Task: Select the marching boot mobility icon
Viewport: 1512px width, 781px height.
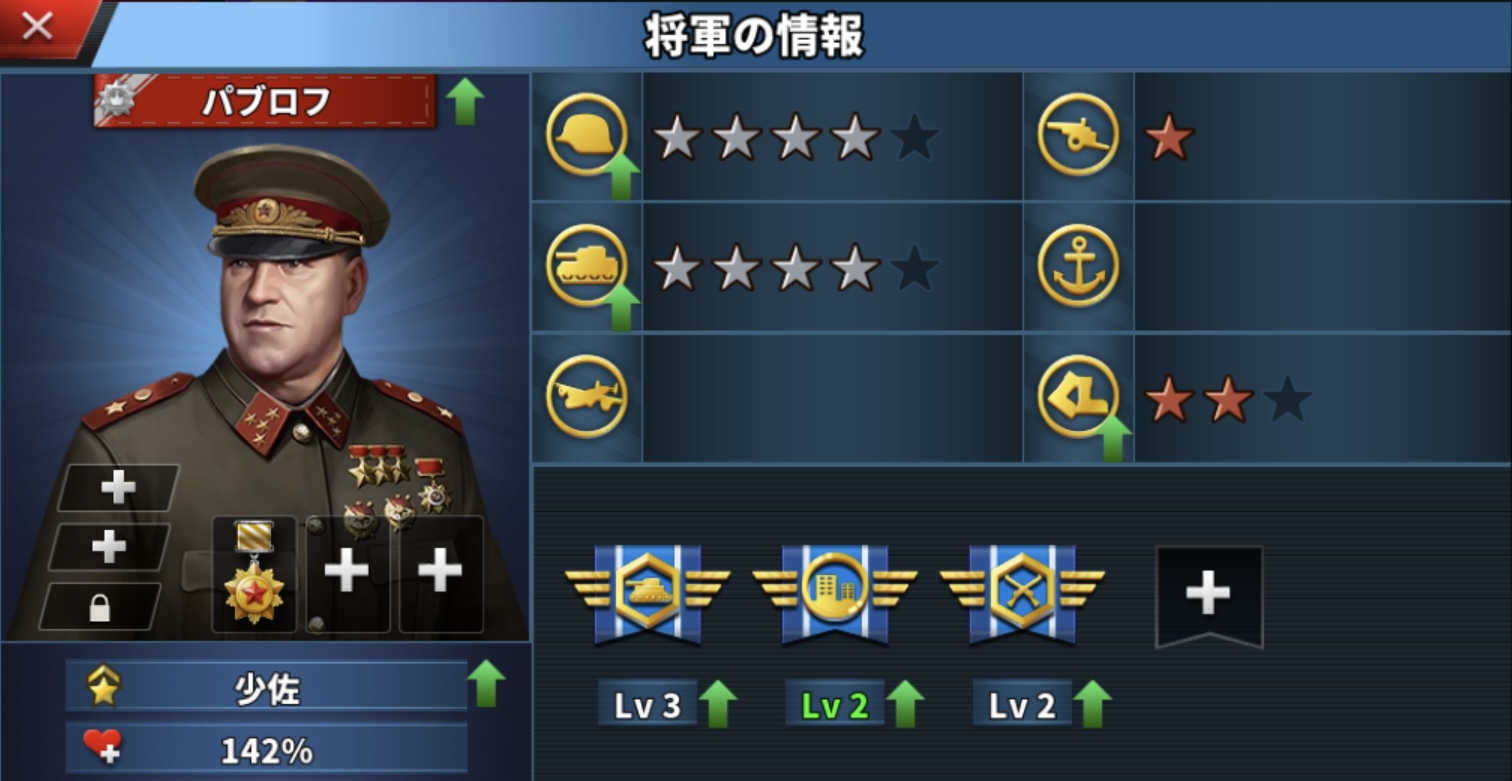Action: coord(1078,397)
